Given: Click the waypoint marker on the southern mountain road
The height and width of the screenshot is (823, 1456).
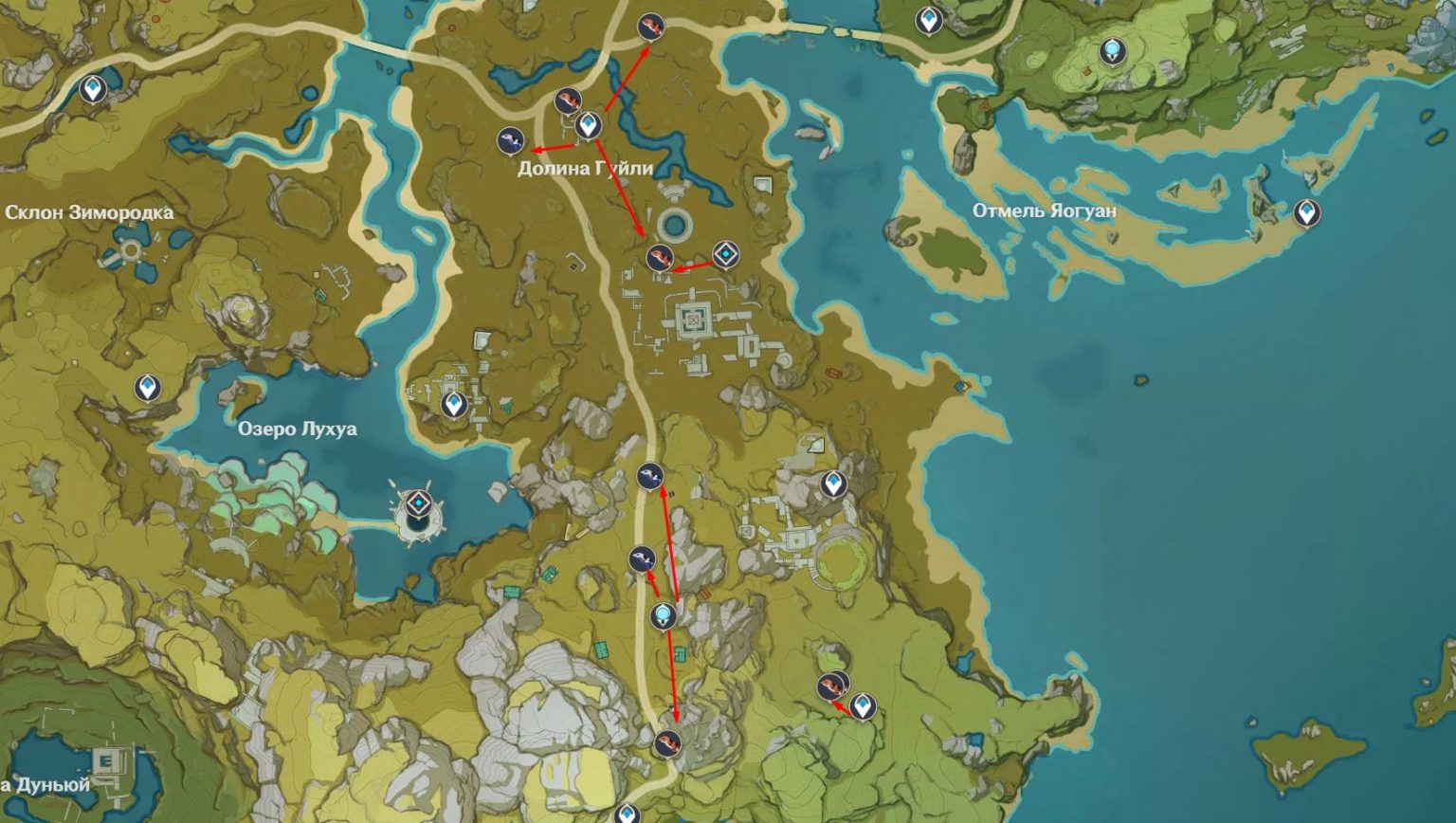Looking at the screenshot, I should point(664,614).
